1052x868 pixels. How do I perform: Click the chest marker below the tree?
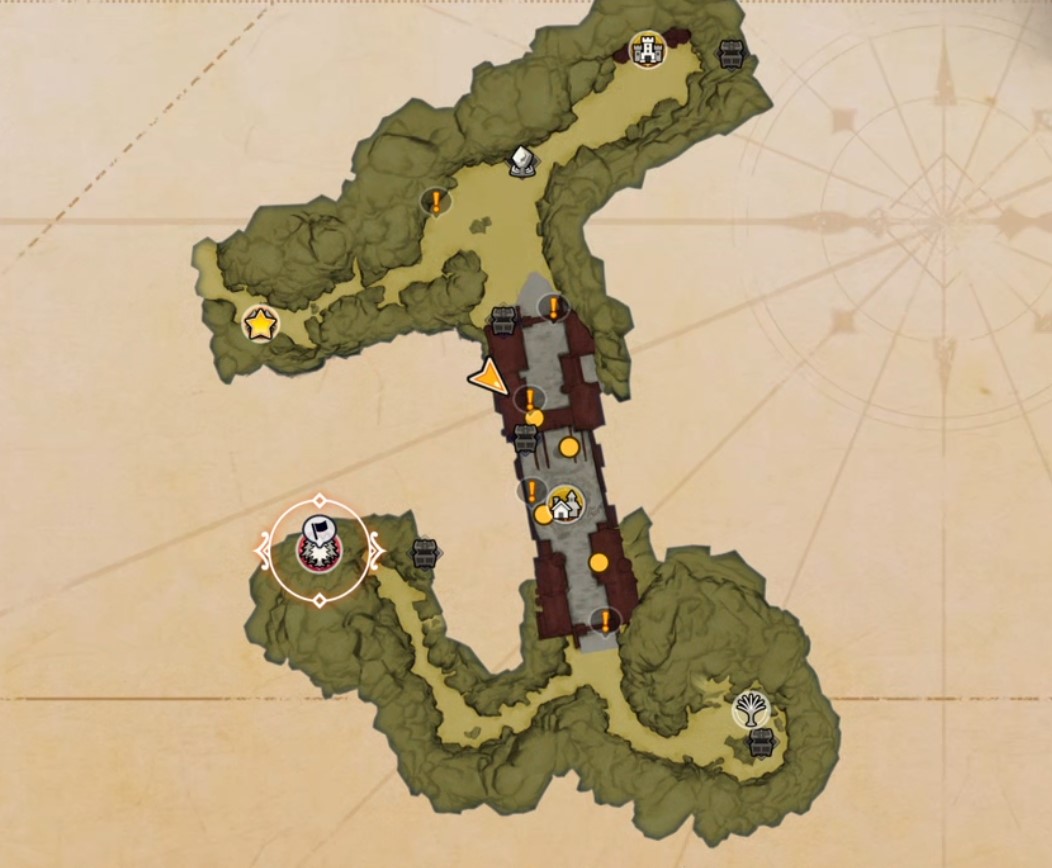point(762,742)
